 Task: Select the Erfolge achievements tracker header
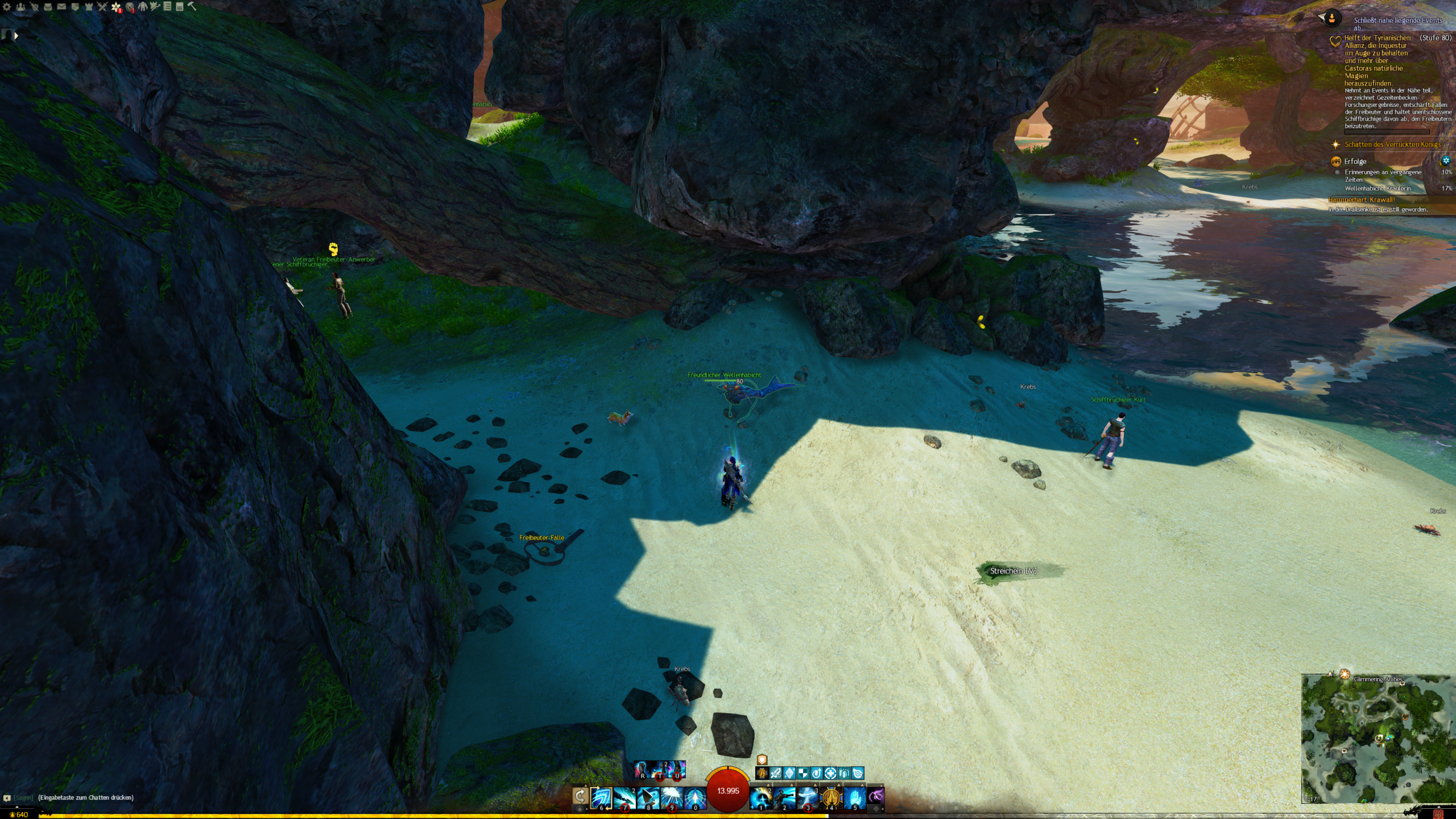coord(1355,162)
